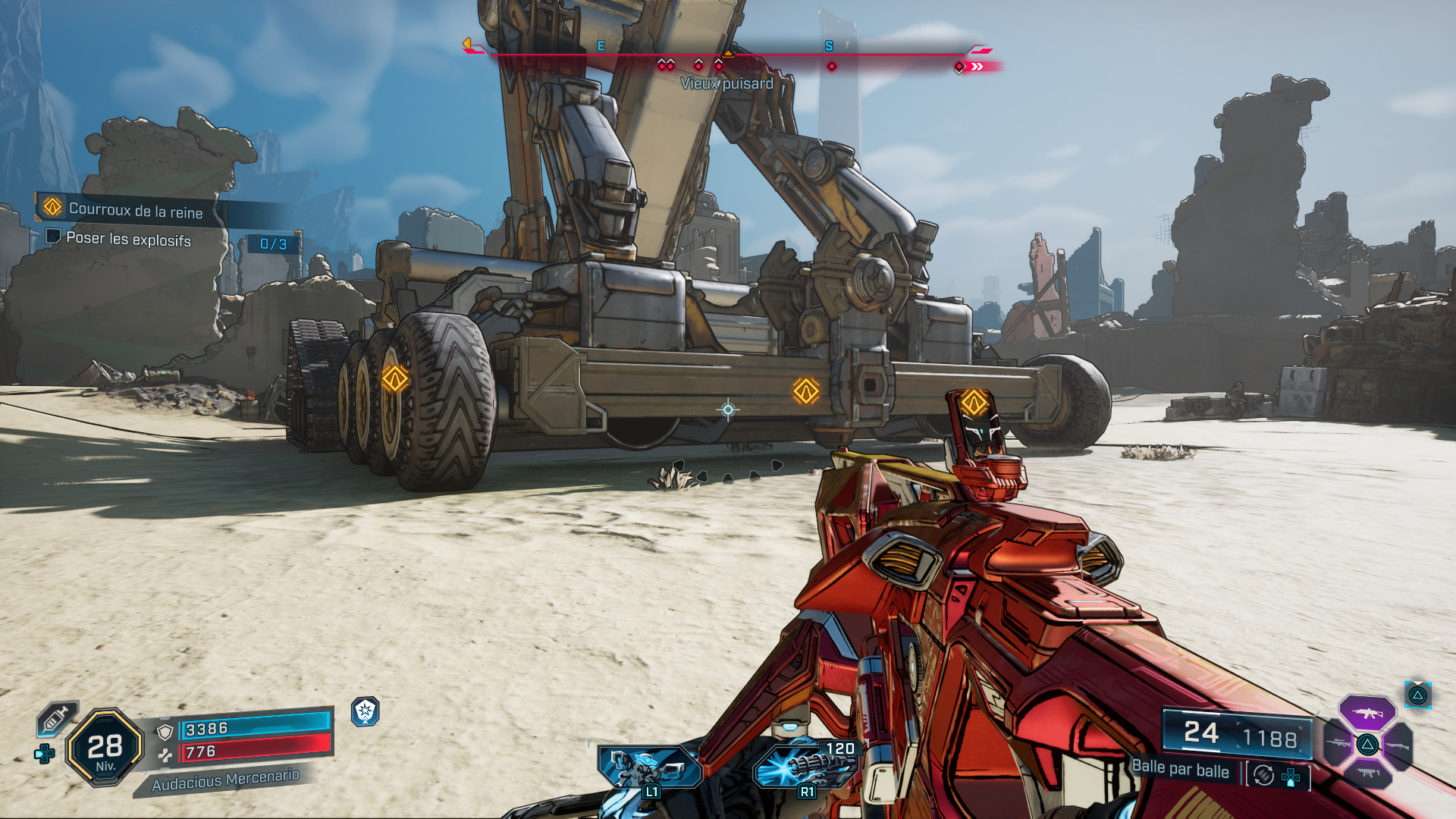Screen dimensions: 1456x819
Task: Fire the minigun ordnance ability
Action: (805, 767)
